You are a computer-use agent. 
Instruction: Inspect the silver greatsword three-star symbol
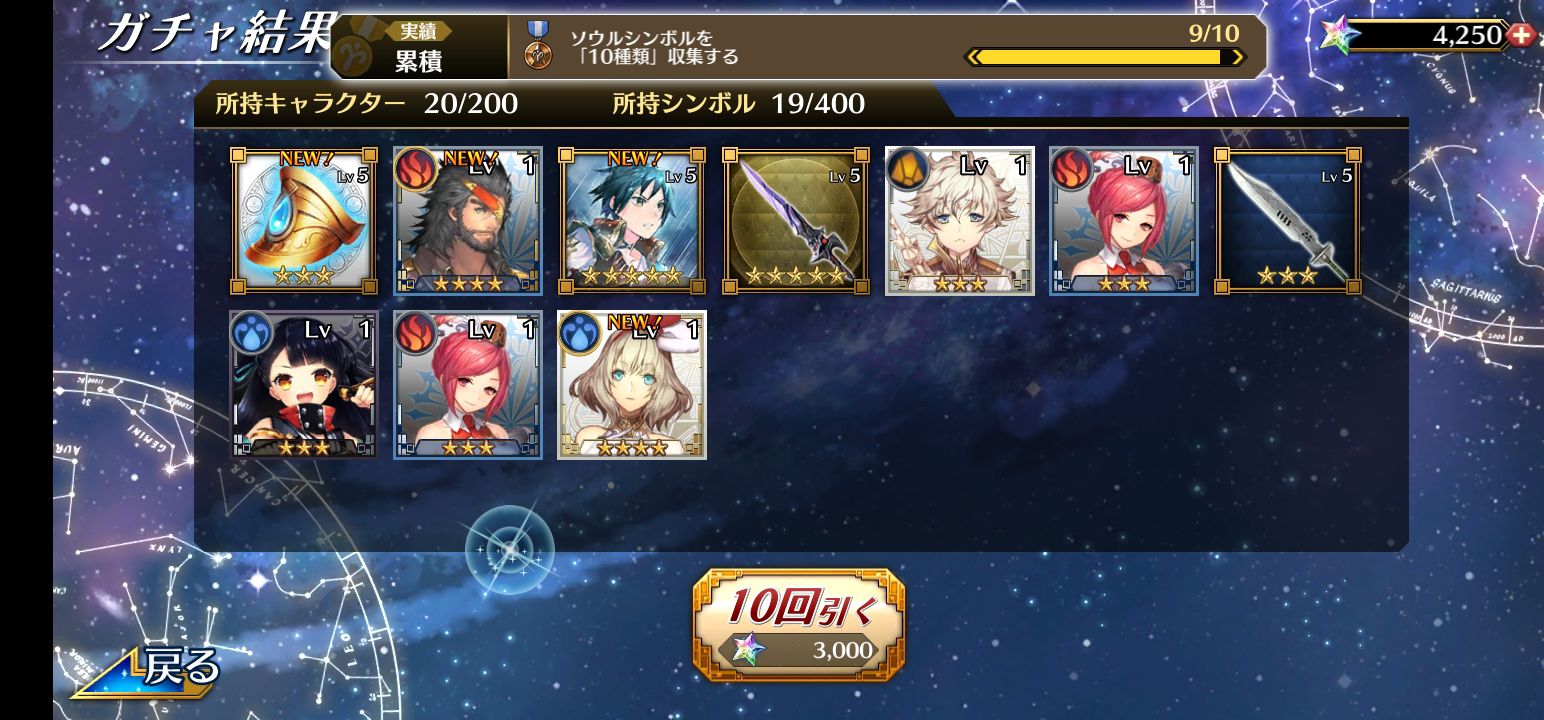tap(1288, 221)
